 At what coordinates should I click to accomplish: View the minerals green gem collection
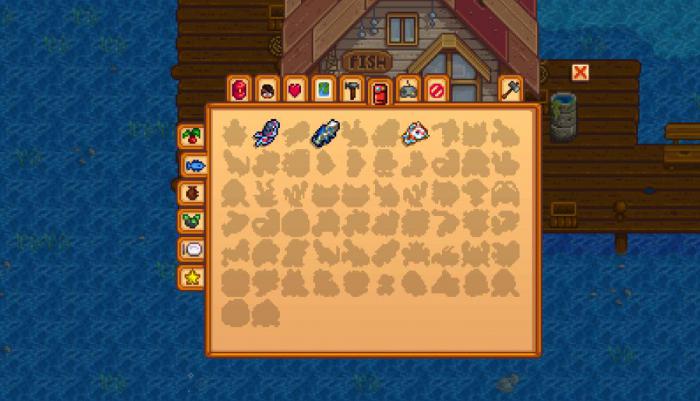[190, 220]
